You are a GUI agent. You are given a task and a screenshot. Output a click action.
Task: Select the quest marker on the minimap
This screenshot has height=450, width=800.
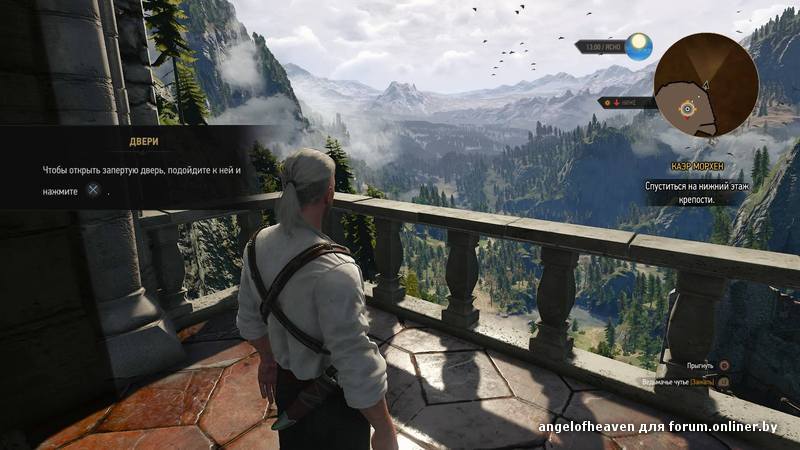[x=687, y=108]
